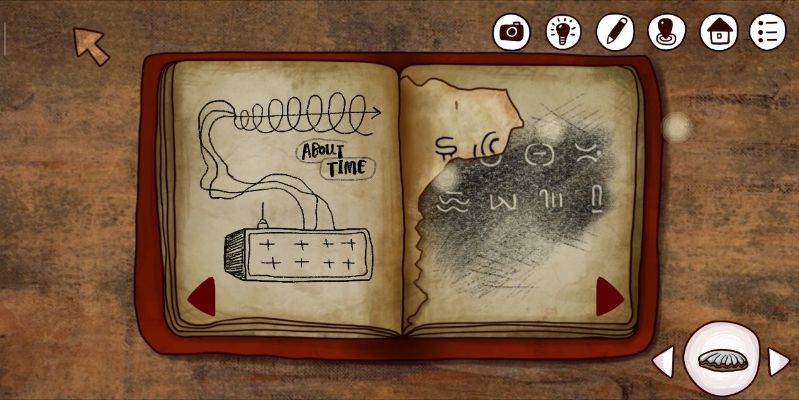Select the joystick controls icon

click(x=666, y=31)
